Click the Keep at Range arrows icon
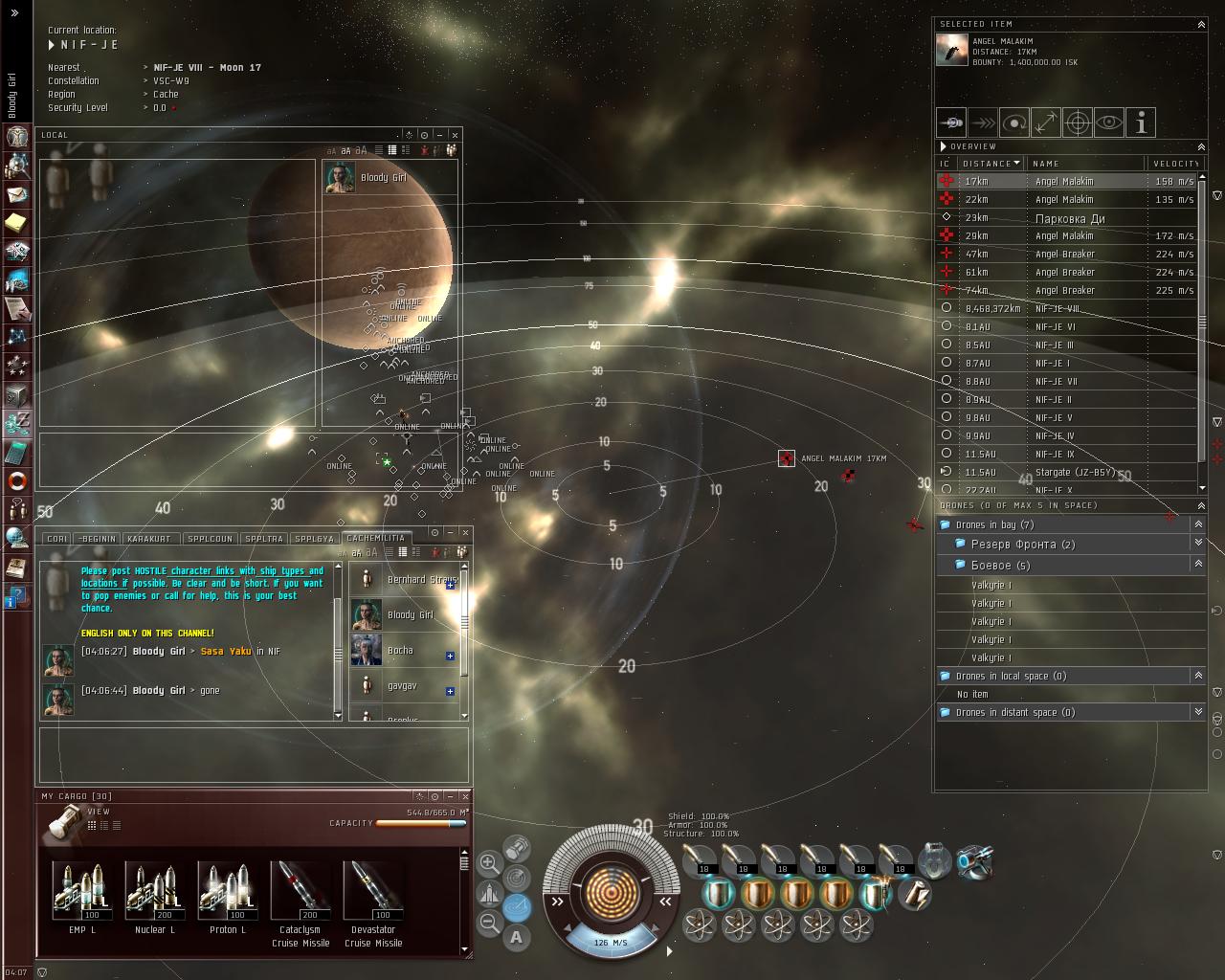The image size is (1225, 980). [x=1046, y=122]
